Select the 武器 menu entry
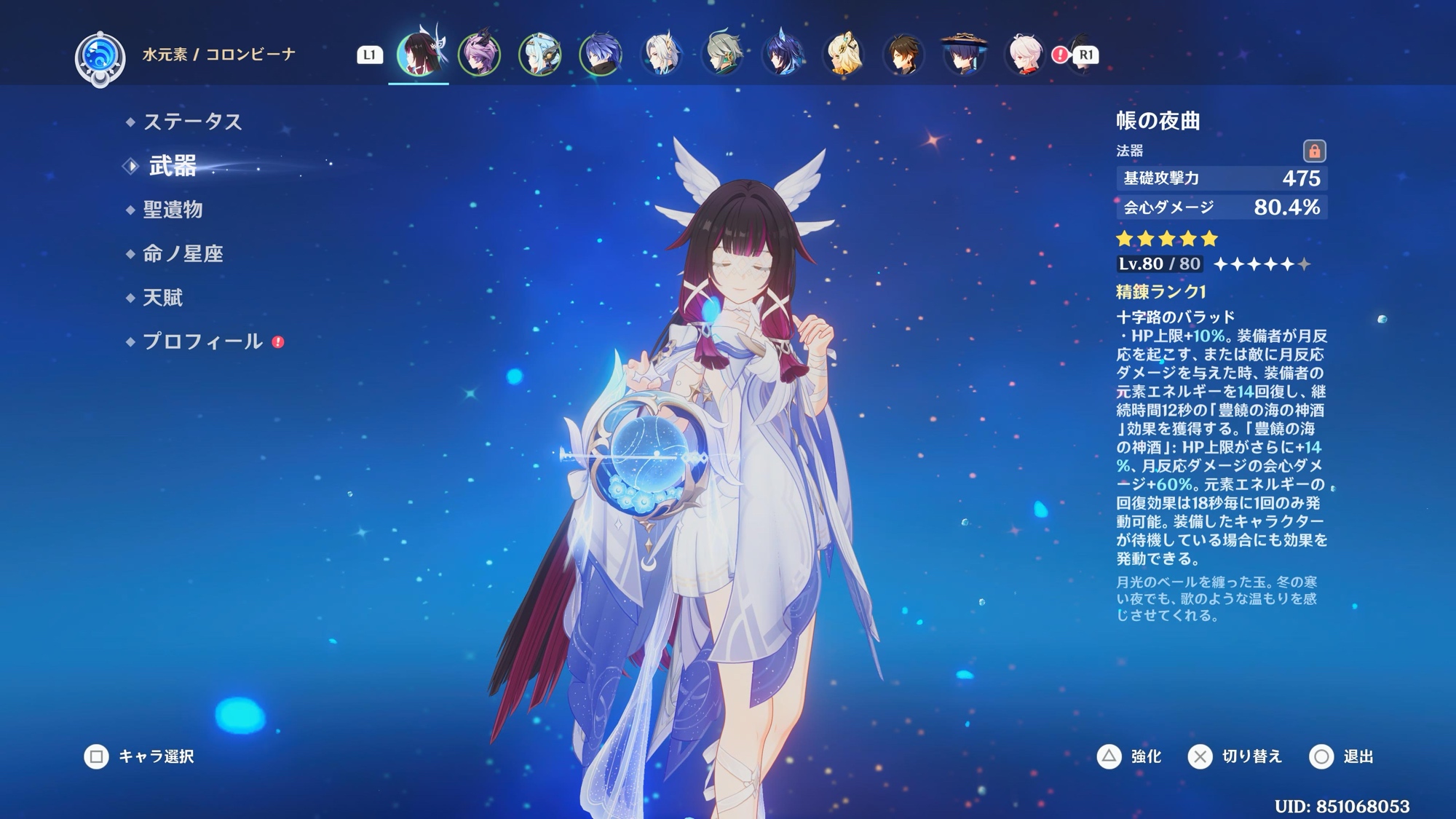The image size is (1456, 819). point(173,166)
